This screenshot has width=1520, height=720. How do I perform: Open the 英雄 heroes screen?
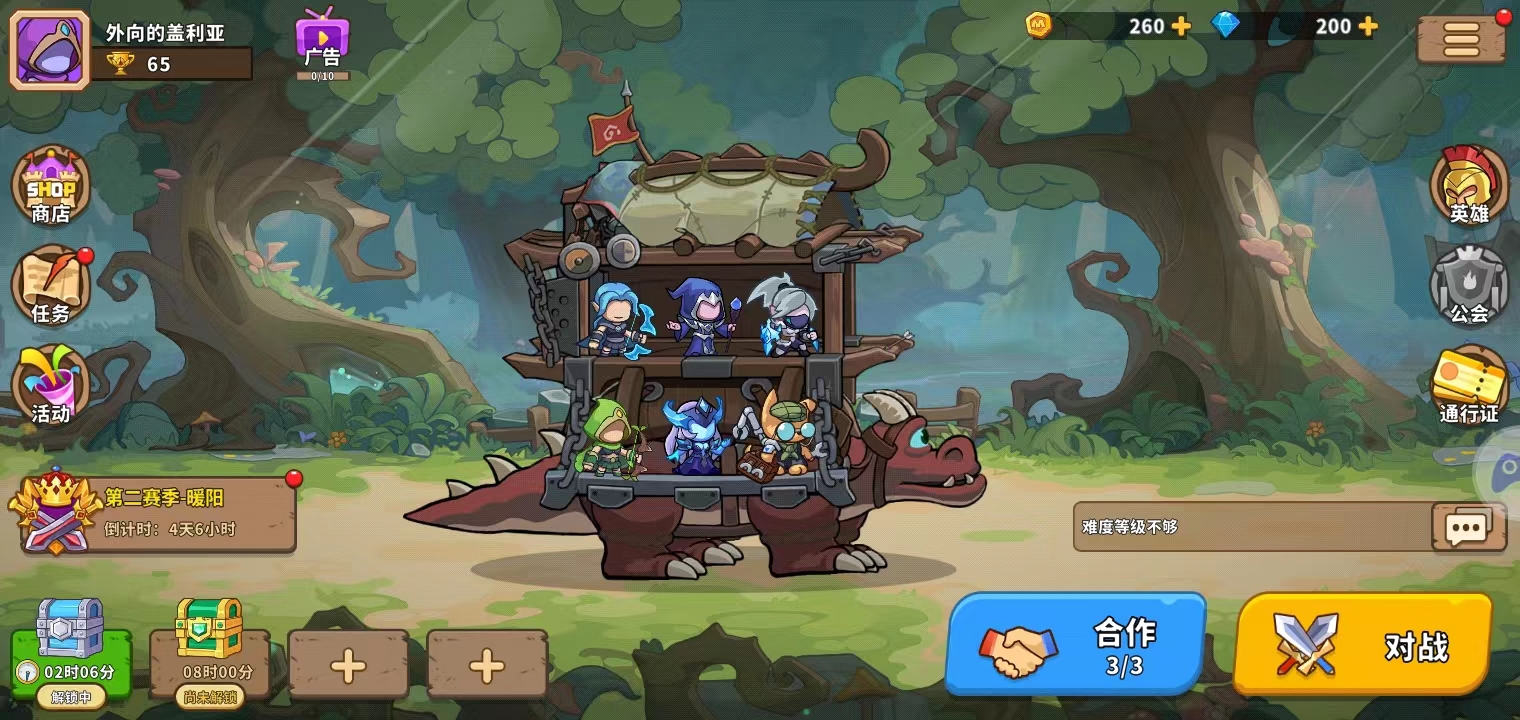[x=1469, y=186]
